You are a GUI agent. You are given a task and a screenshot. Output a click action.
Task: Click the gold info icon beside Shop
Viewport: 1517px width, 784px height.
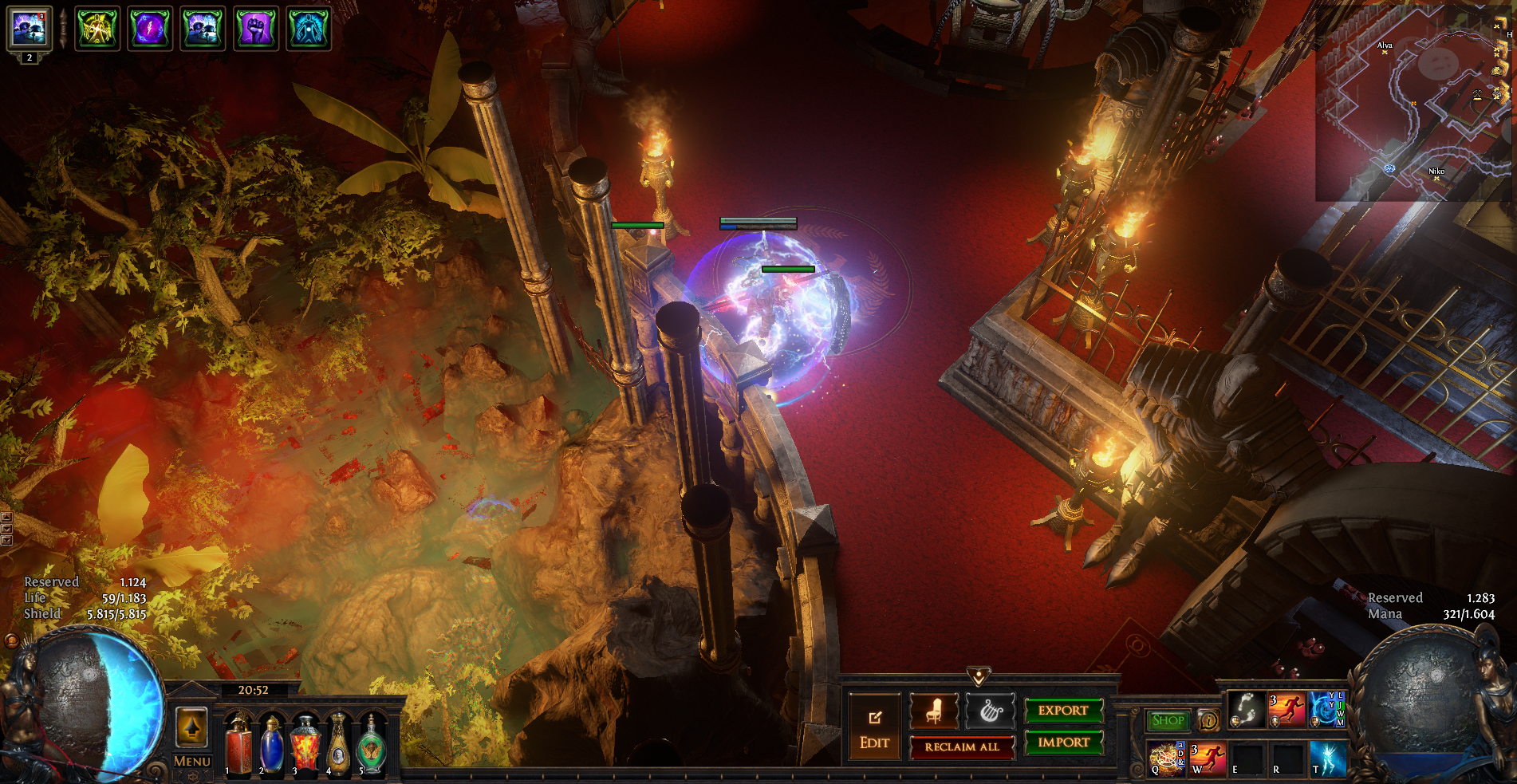click(1209, 720)
